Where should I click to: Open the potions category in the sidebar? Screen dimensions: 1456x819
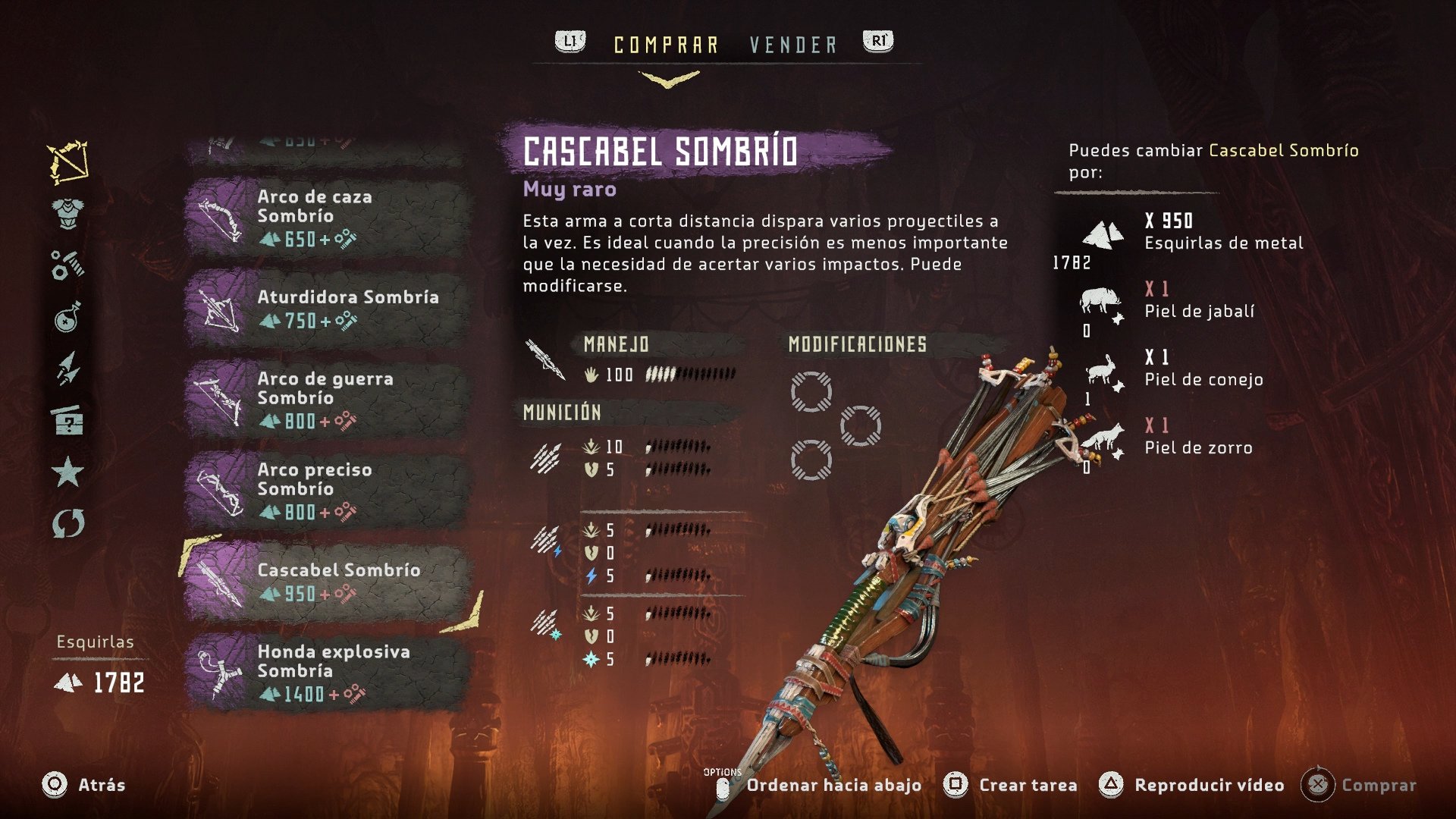(67, 320)
